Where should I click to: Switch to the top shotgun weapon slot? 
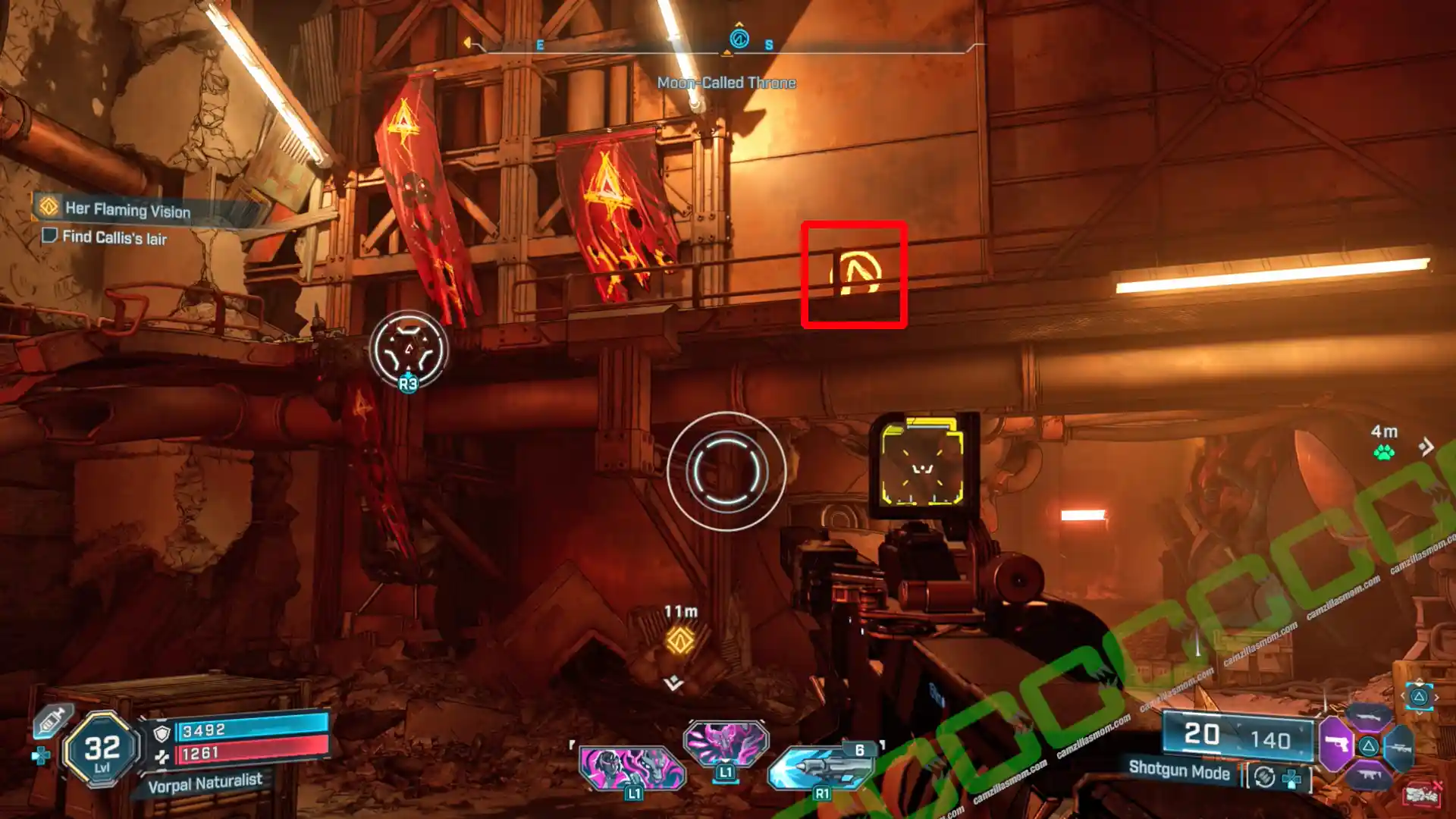coord(1367,717)
